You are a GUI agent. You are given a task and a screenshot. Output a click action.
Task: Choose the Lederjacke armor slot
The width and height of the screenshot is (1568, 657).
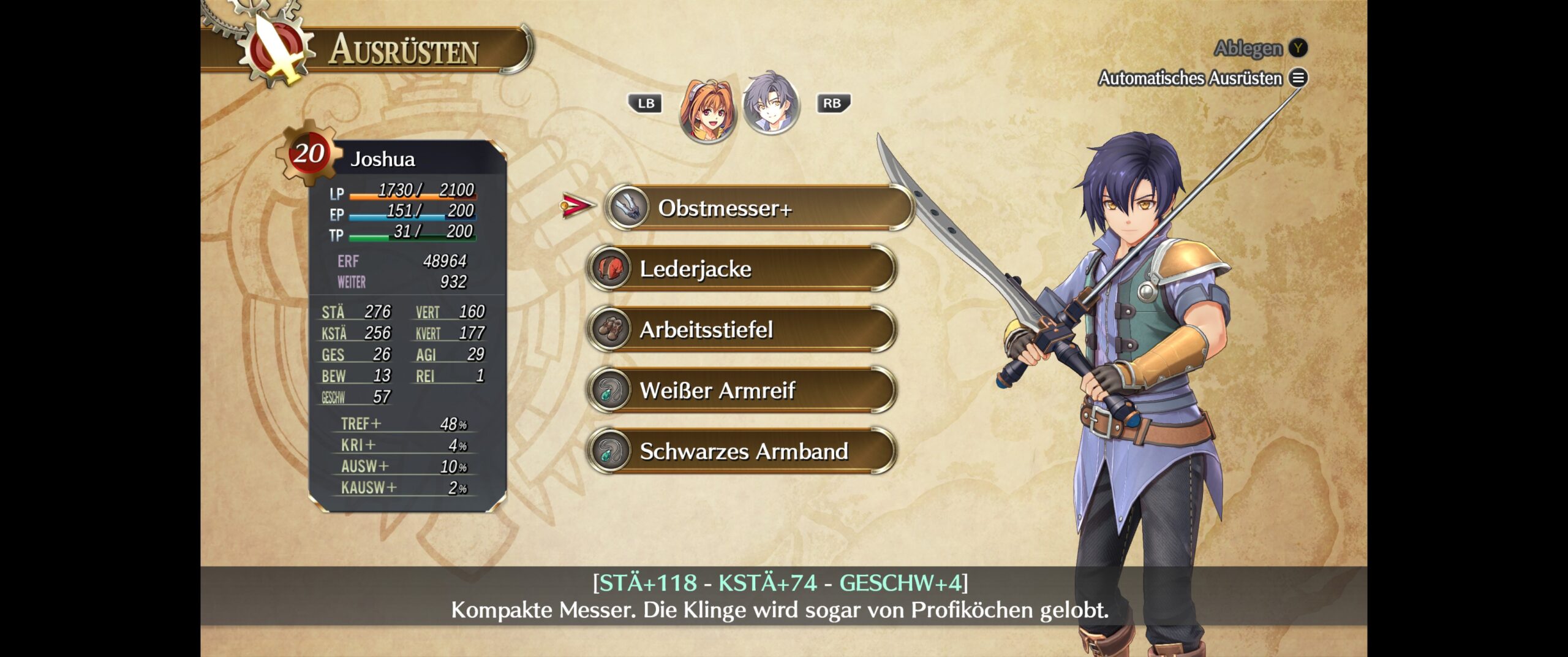(742, 268)
